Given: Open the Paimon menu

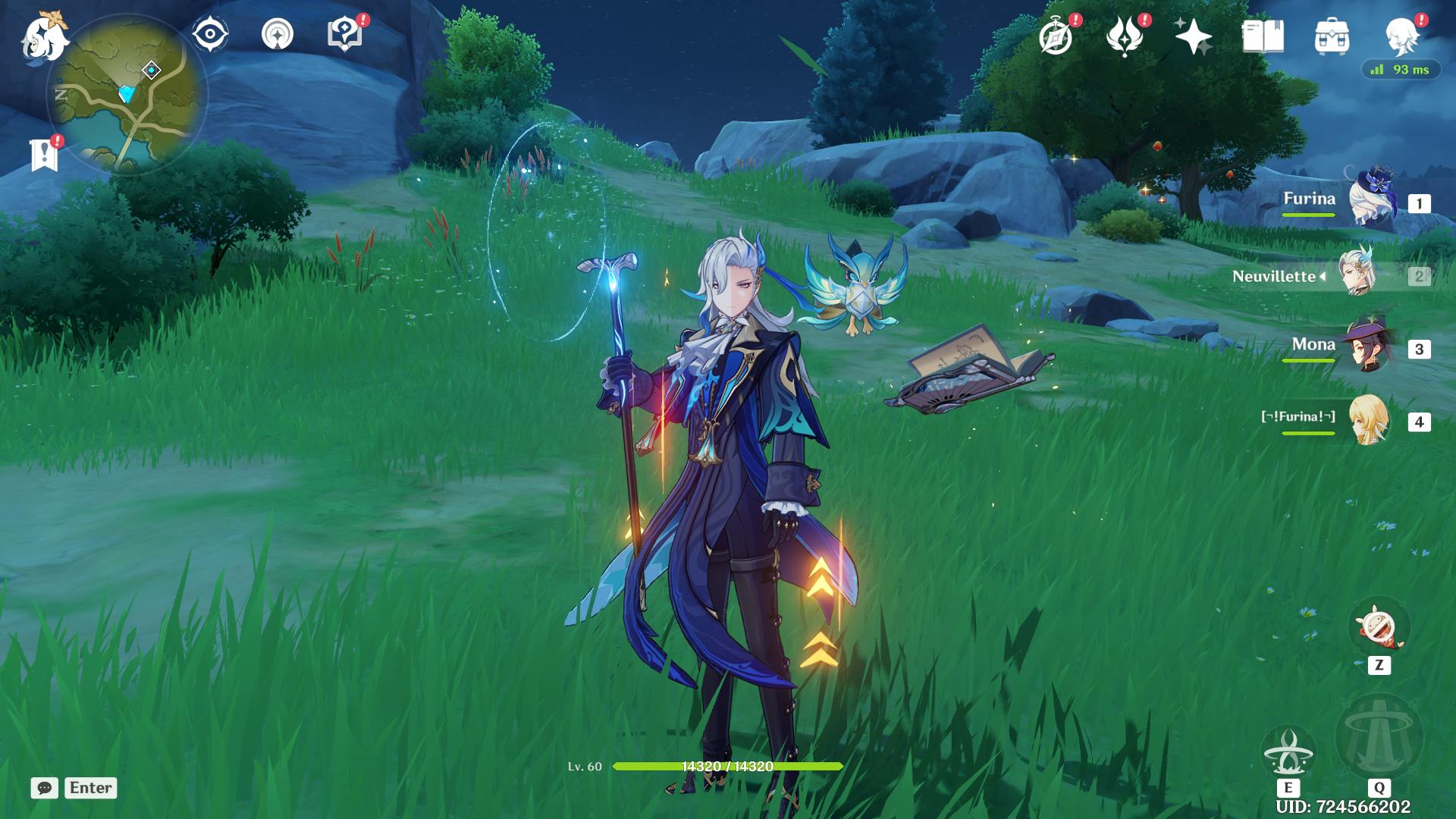Looking at the screenshot, I should (44, 38).
